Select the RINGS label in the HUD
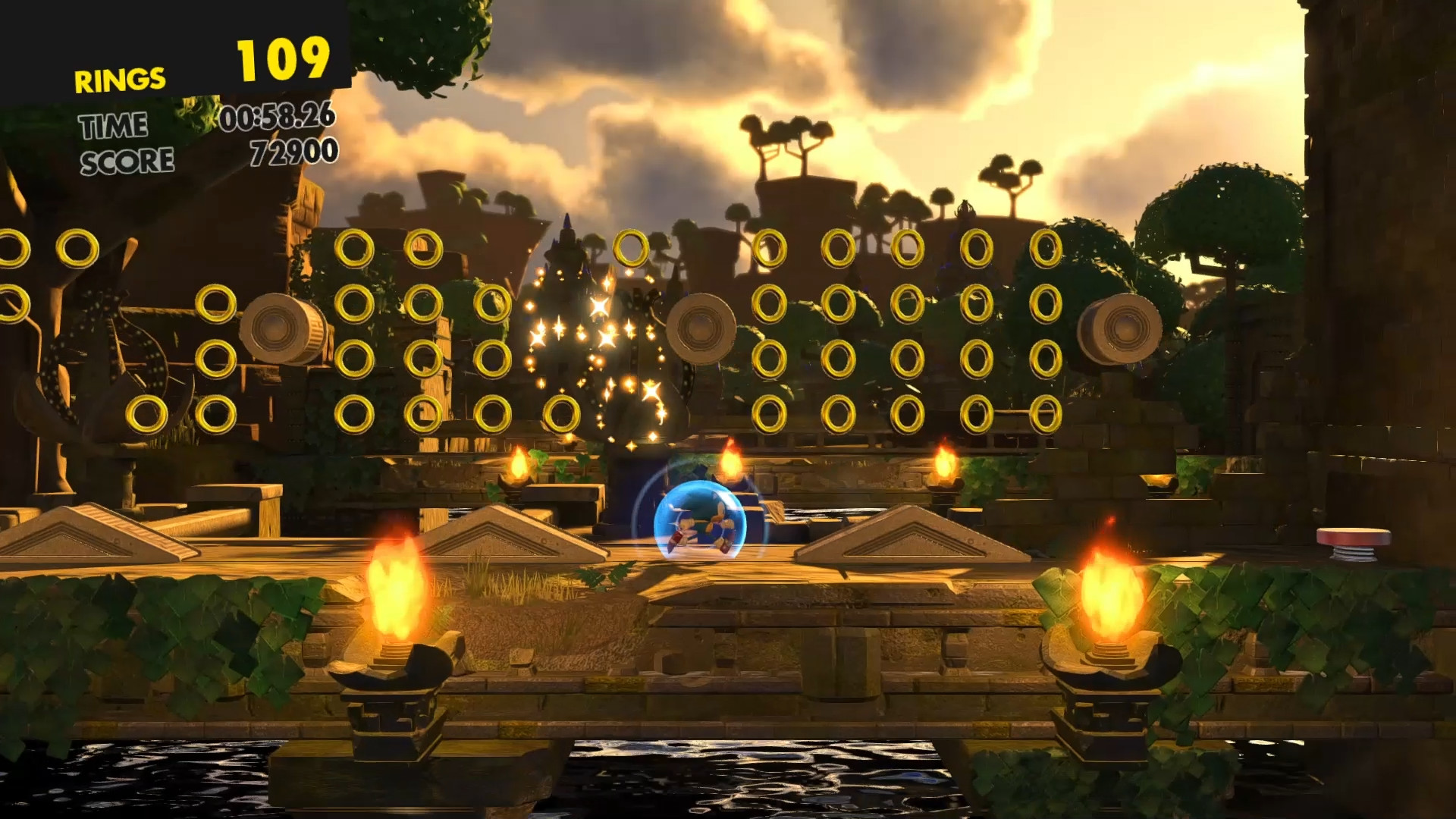This screenshot has height=819, width=1456. click(118, 77)
